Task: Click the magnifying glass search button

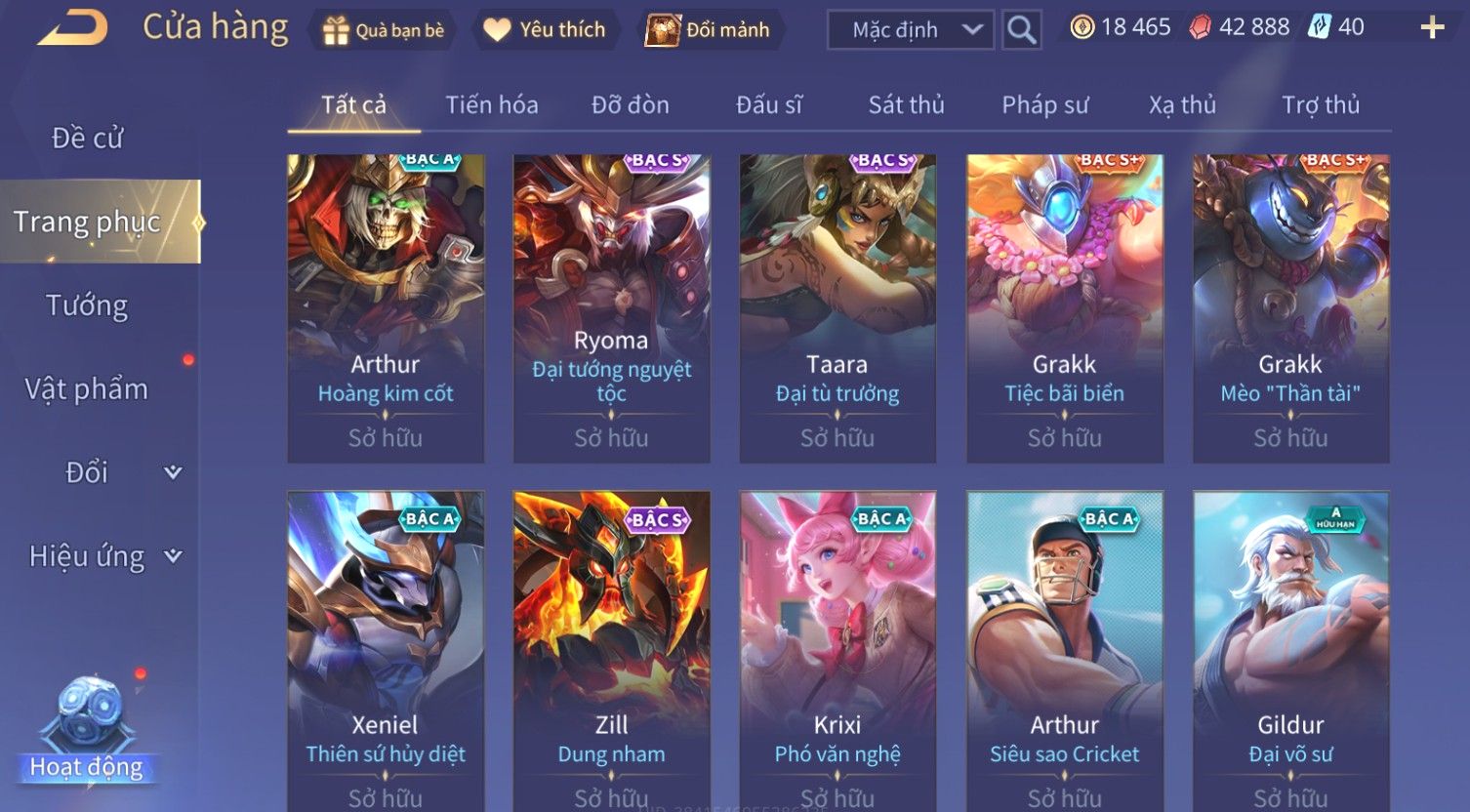Action: point(1021,30)
